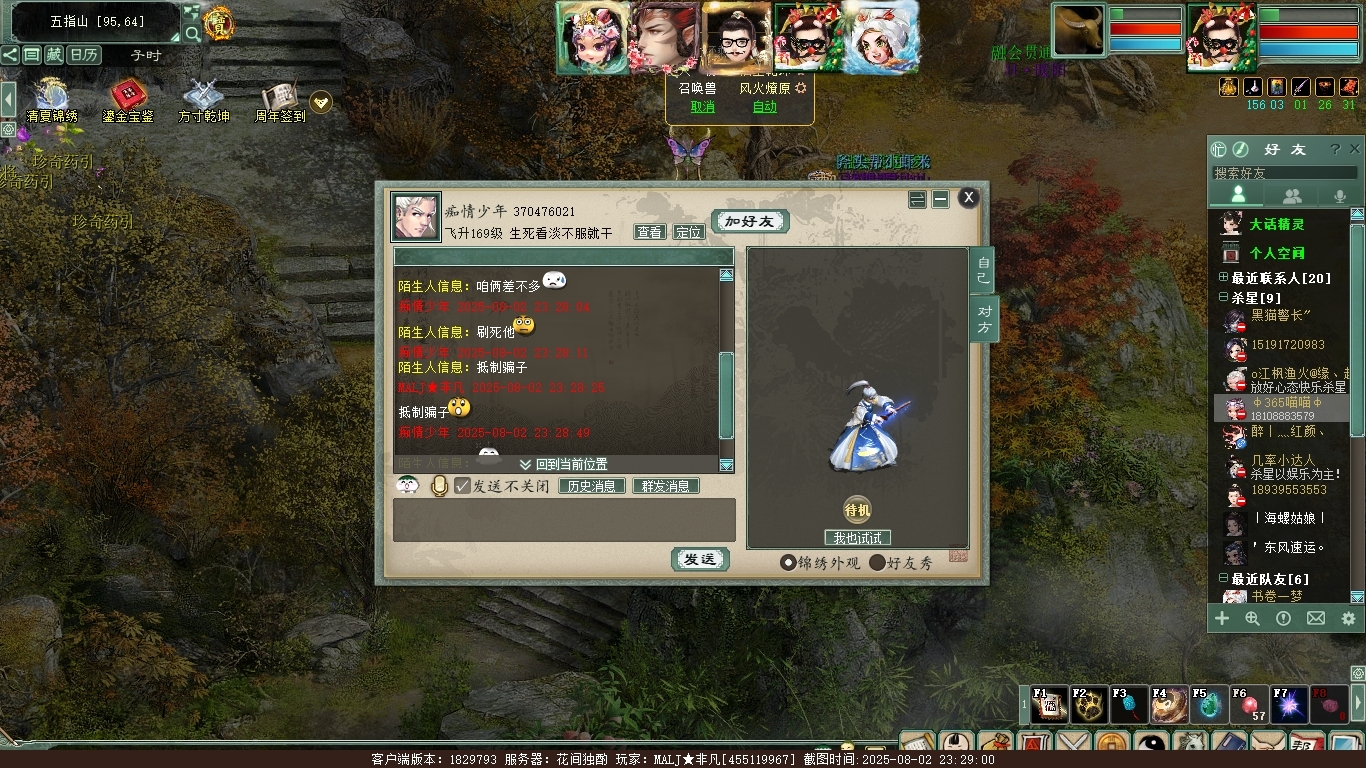The height and width of the screenshot is (768, 1366).
Task: Click into the chat message input box
Action: (x=563, y=520)
